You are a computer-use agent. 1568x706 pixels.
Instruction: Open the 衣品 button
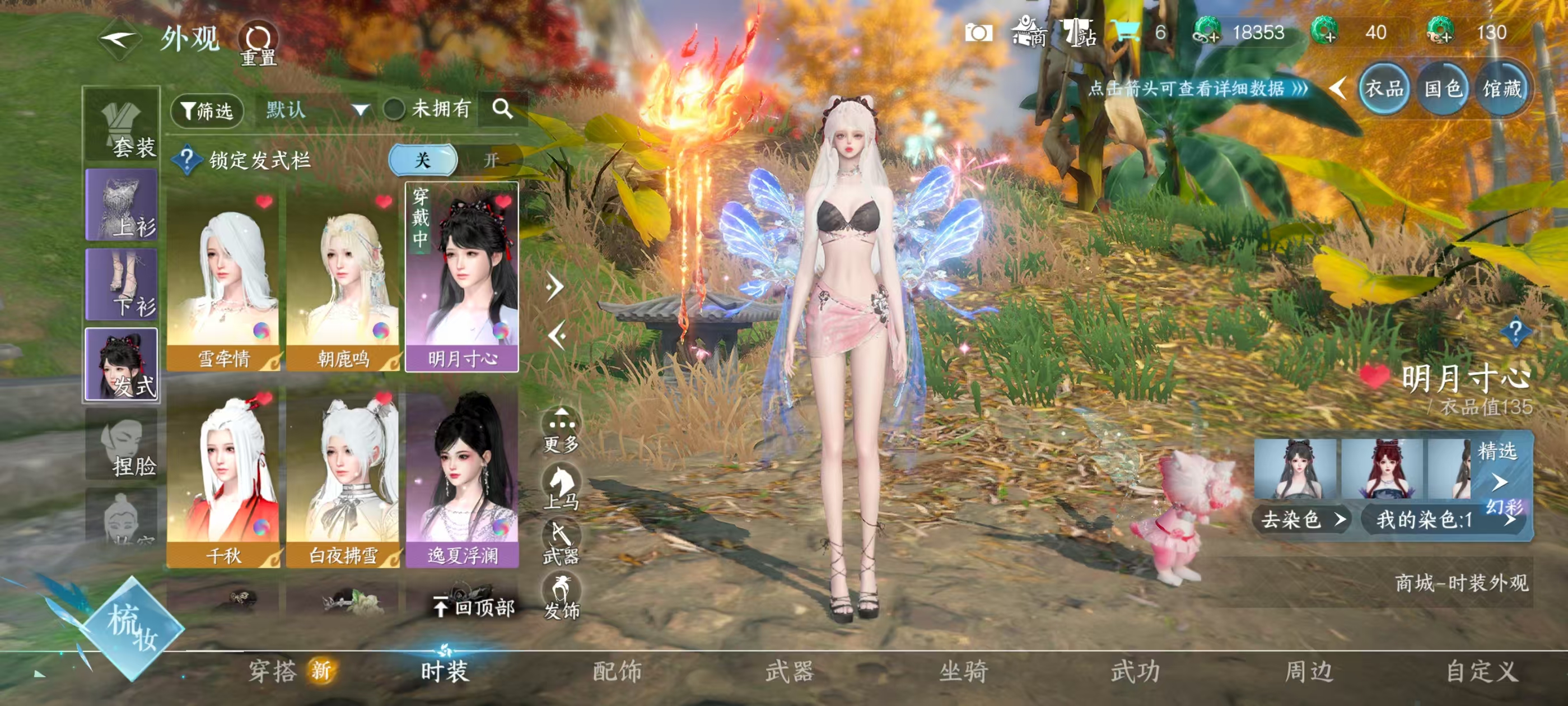1383,90
